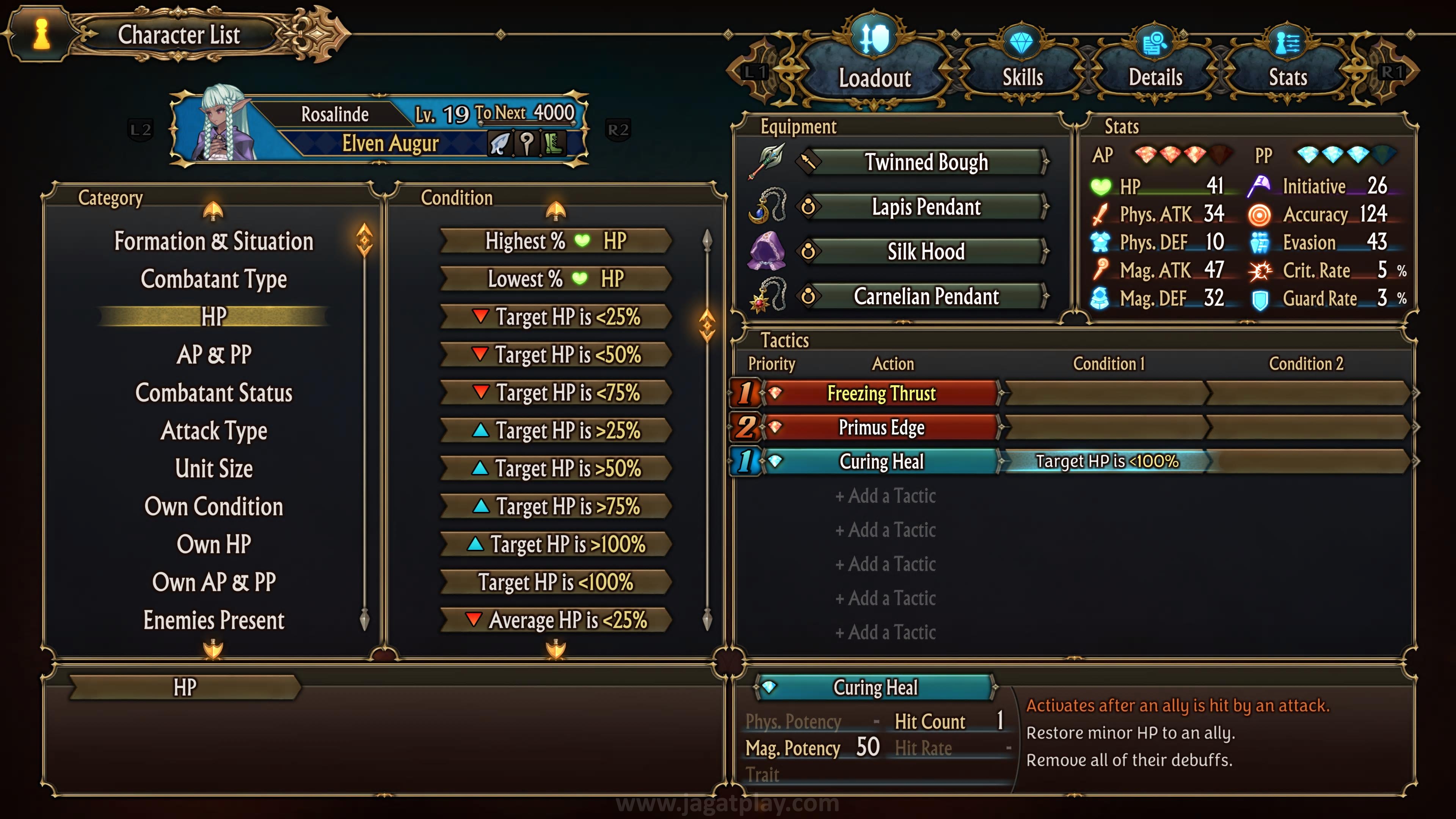Click the Twinned Bough equipment slot
The width and height of the screenshot is (1456, 819).
(926, 162)
